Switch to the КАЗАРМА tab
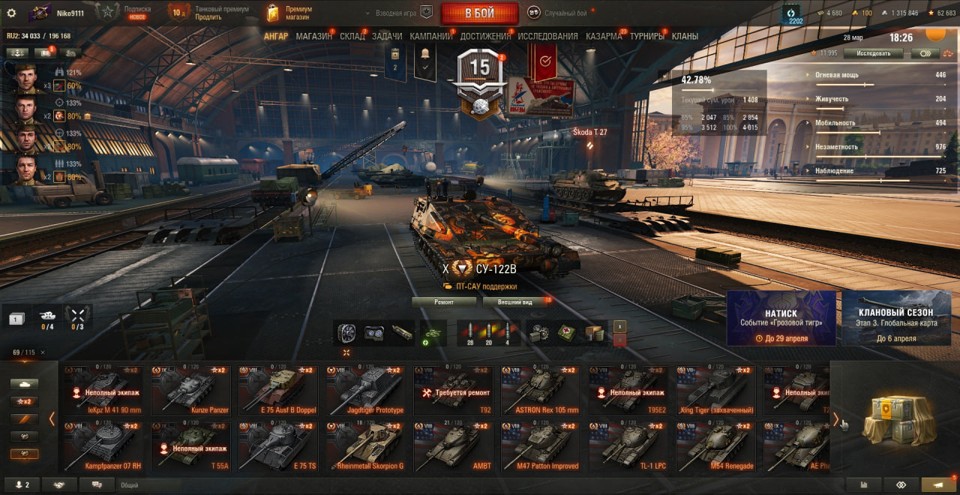Screen dimensions: 960x495 click(x=603, y=36)
